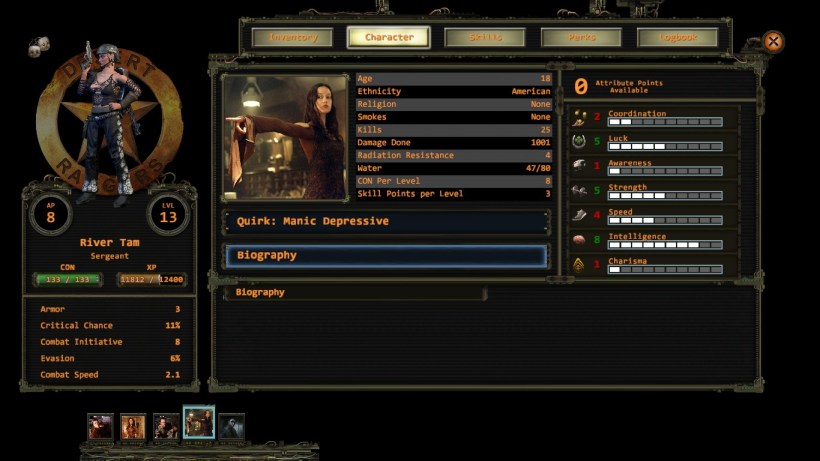Image resolution: width=820 pixels, height=461 pixels.
Task: Switch to the Skills tab
Action: 485,38
